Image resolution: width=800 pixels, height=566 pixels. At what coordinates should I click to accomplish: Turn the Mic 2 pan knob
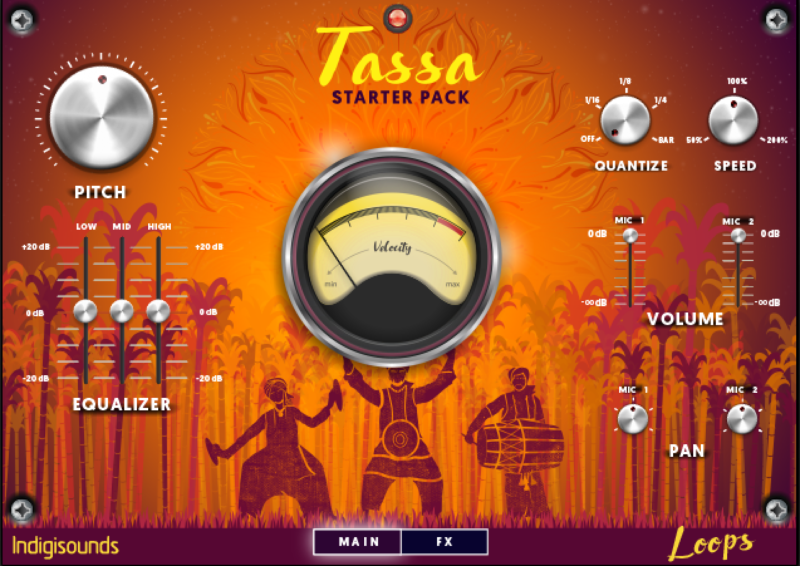point(741,419)
